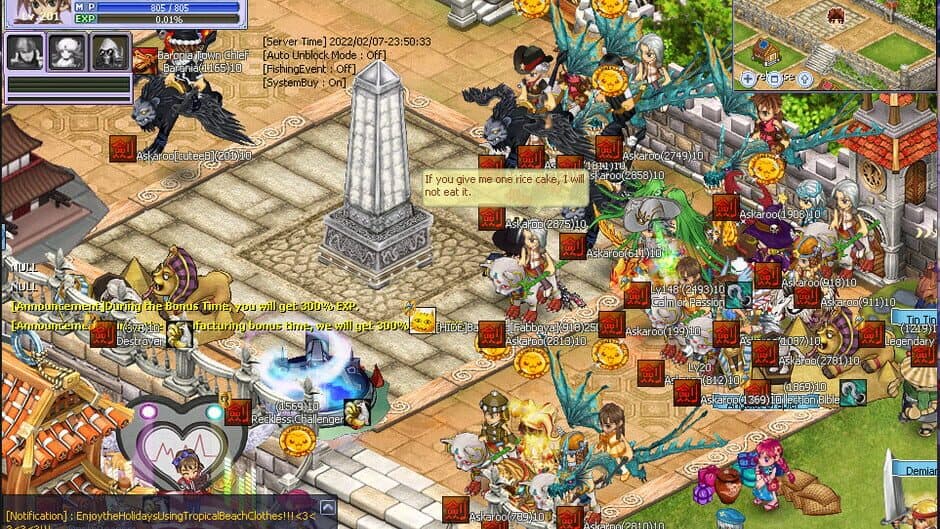This screenshot has height=529, width=940.
Task: Select the middle greyed party member portrait
Action: click(67, 52)
